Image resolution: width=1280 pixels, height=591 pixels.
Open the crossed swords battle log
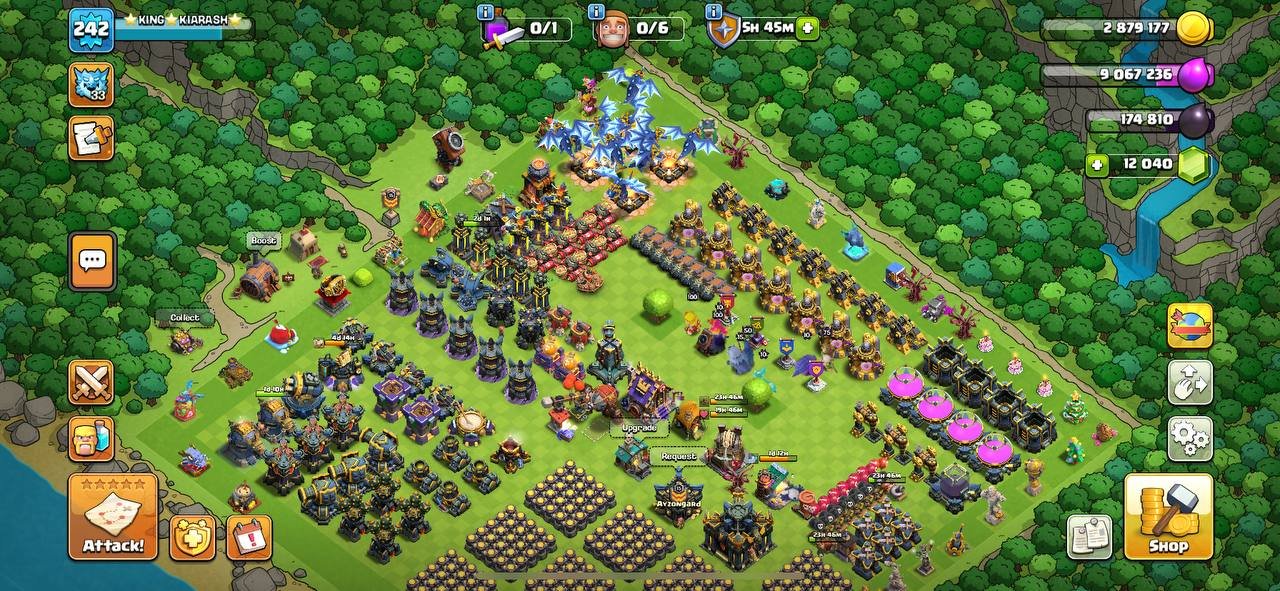[x=91, y=383]
